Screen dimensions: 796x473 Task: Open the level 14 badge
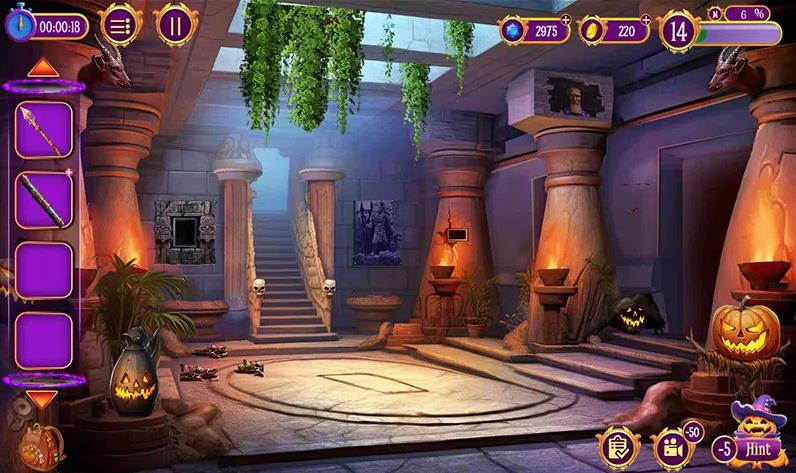click(x=679, y=30)
